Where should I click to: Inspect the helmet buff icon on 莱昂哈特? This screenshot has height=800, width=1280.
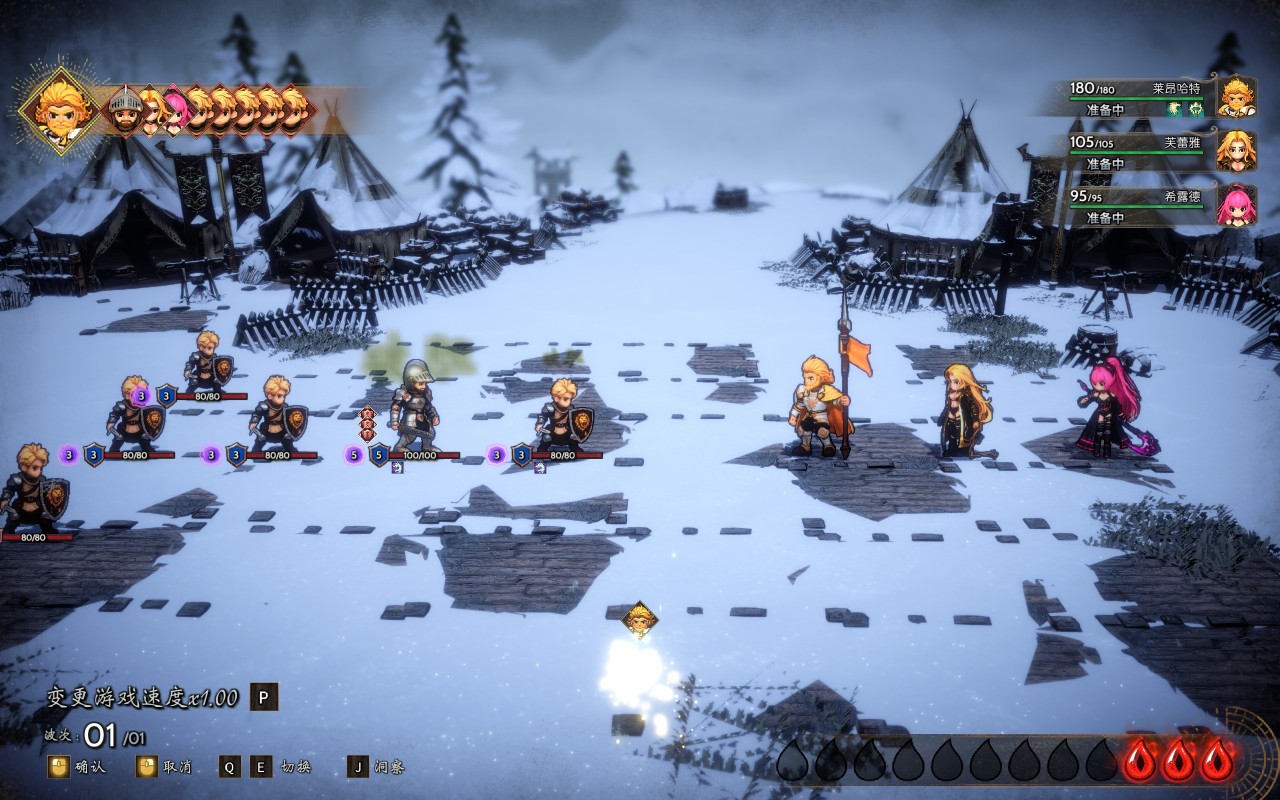pyautogui.click(x=1195, y=110)
